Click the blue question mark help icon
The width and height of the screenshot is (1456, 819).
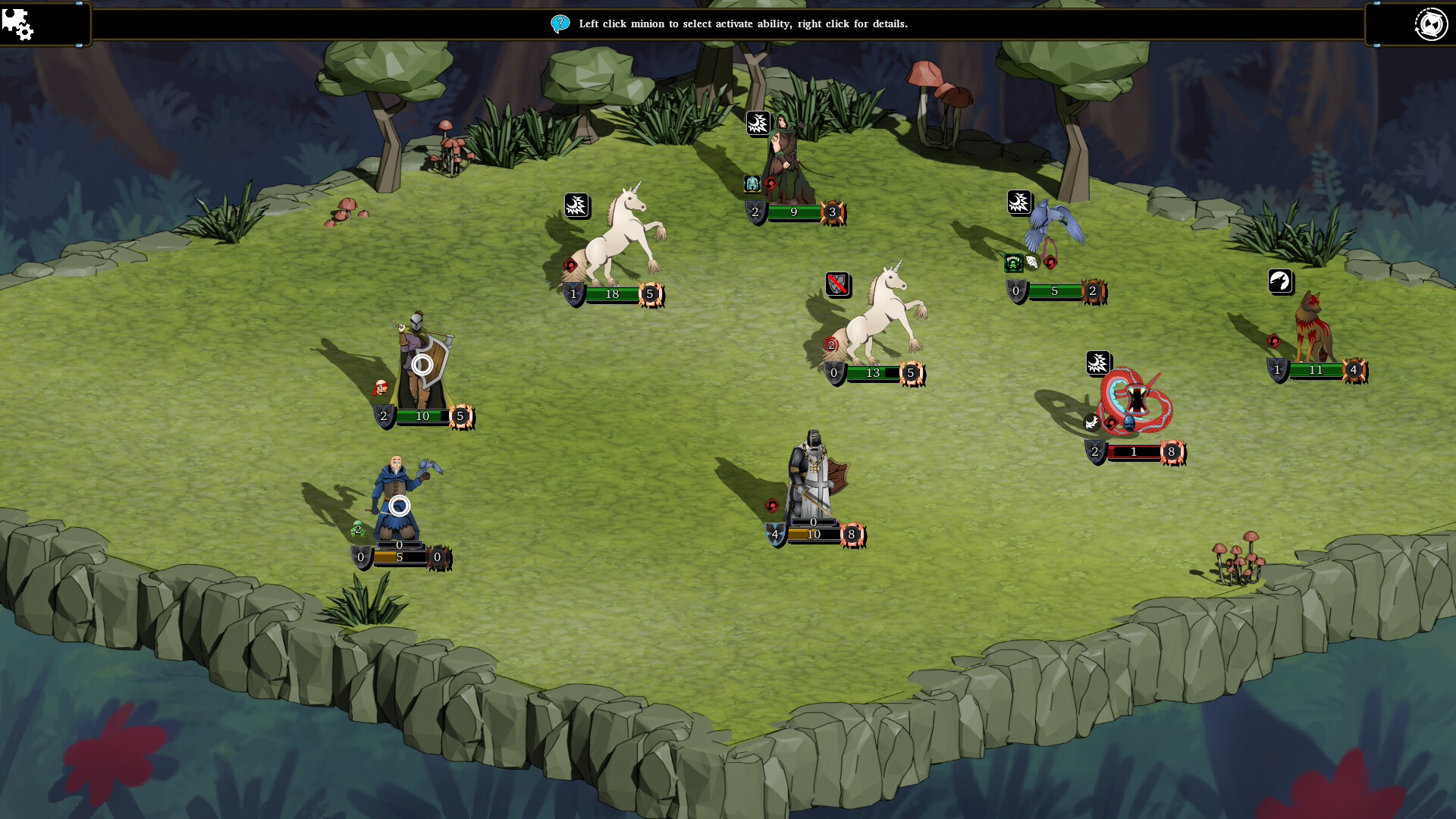tap(560, 24)
